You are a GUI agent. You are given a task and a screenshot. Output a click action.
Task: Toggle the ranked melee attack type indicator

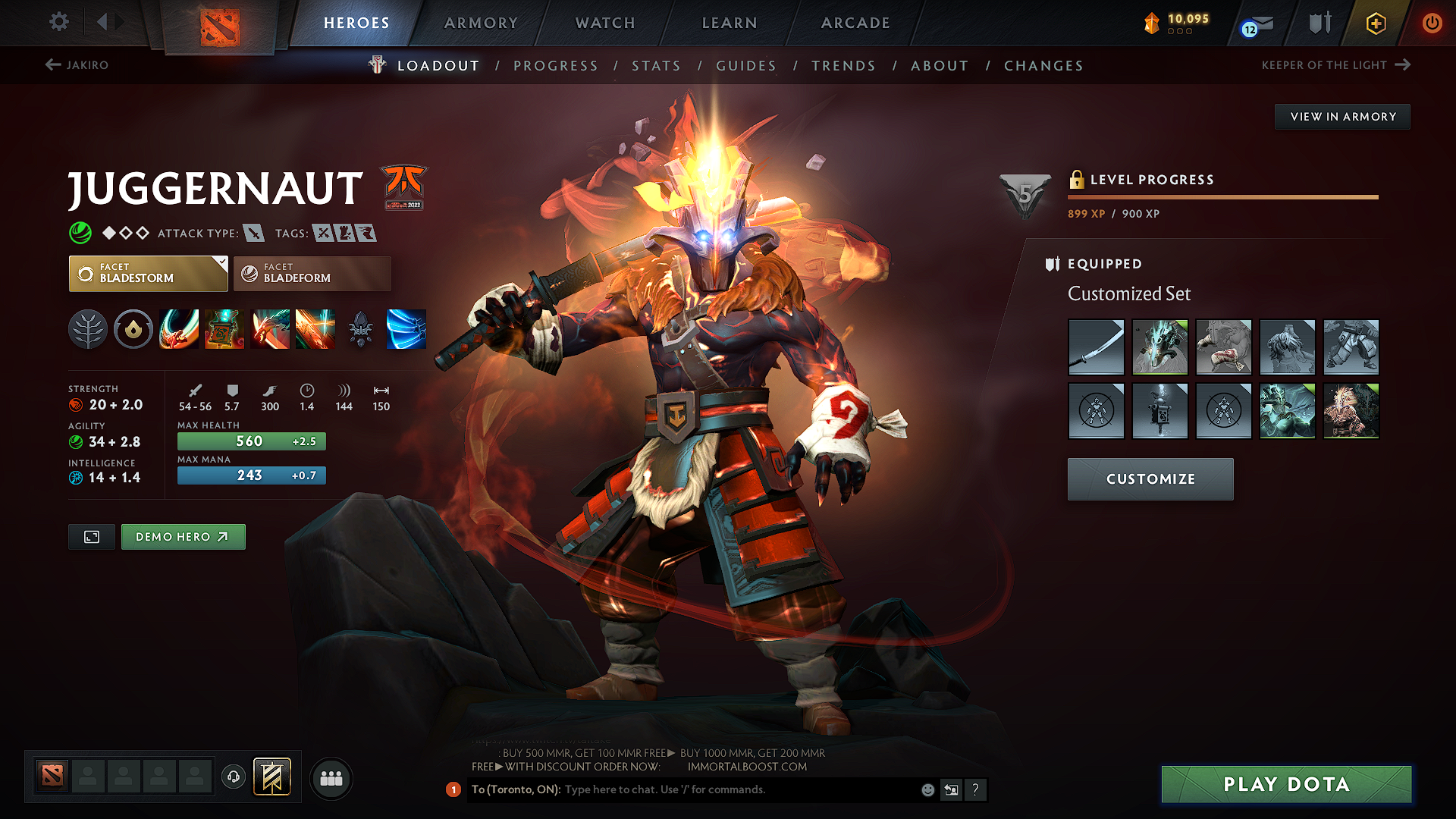coord(253,233)
